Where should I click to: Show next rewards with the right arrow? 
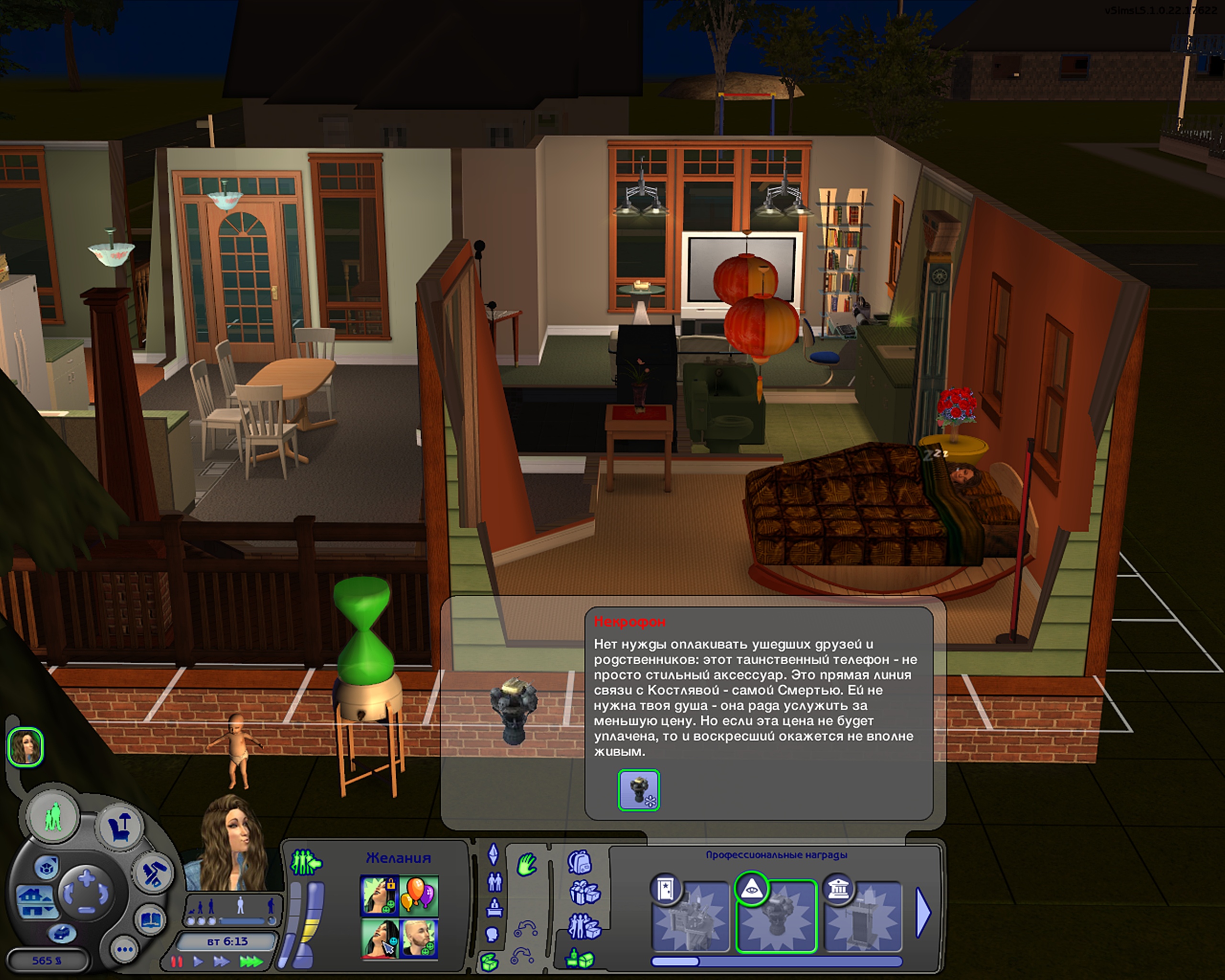923,913
